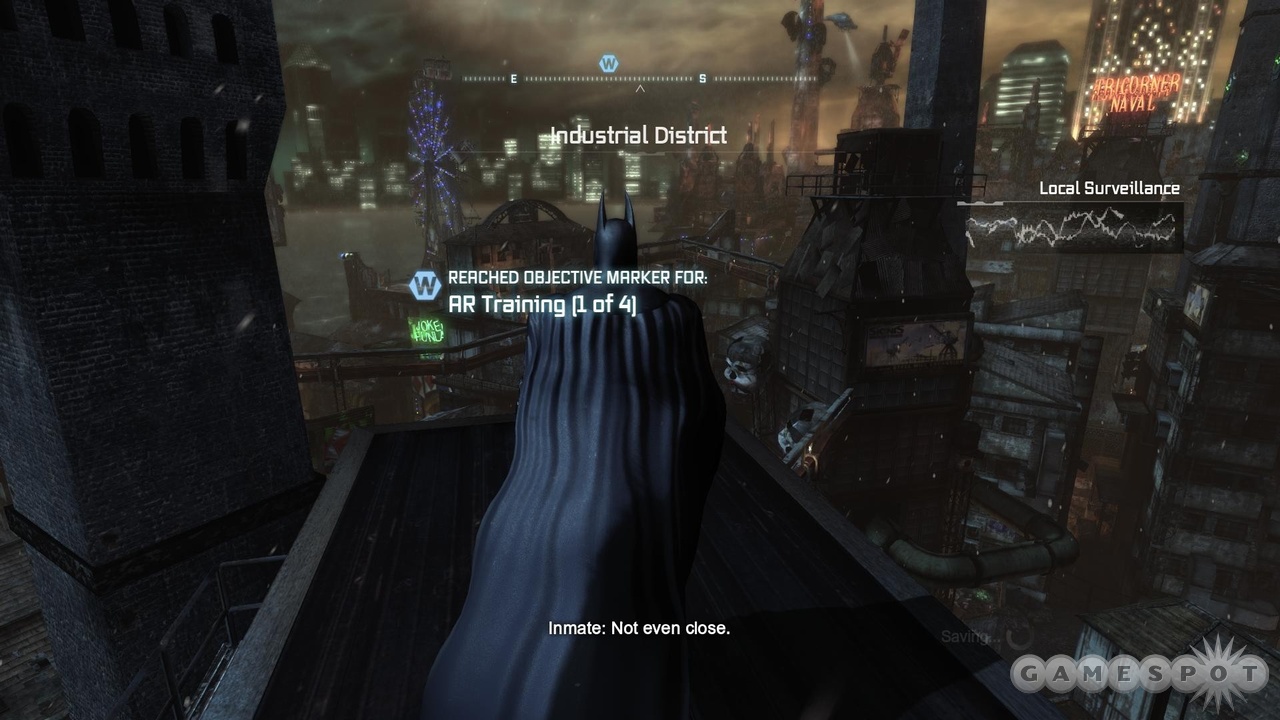Click the TRICORNER NAVAL neon sign
The image size is (1280, 720).
point(1138,92)
